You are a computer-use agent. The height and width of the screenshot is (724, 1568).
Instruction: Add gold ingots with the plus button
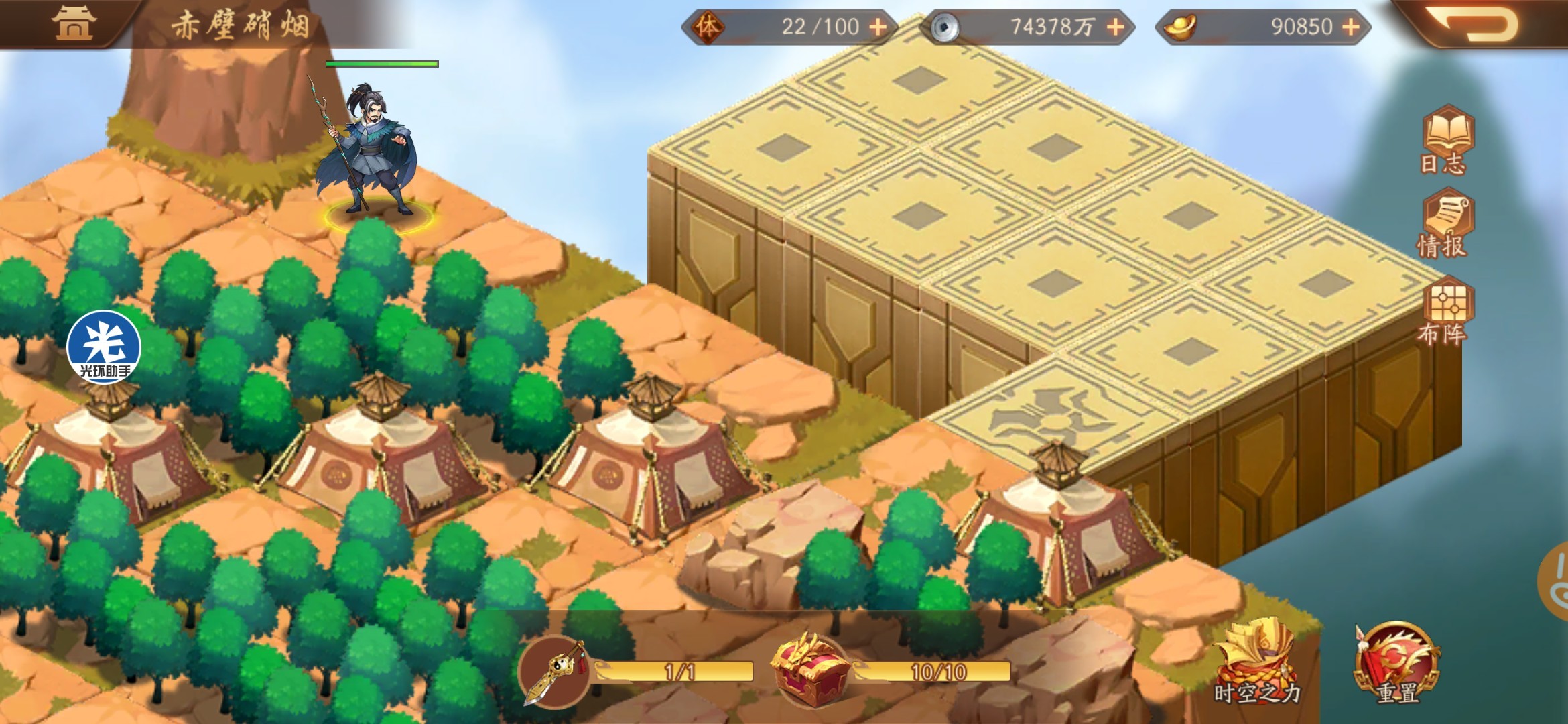1351,27
